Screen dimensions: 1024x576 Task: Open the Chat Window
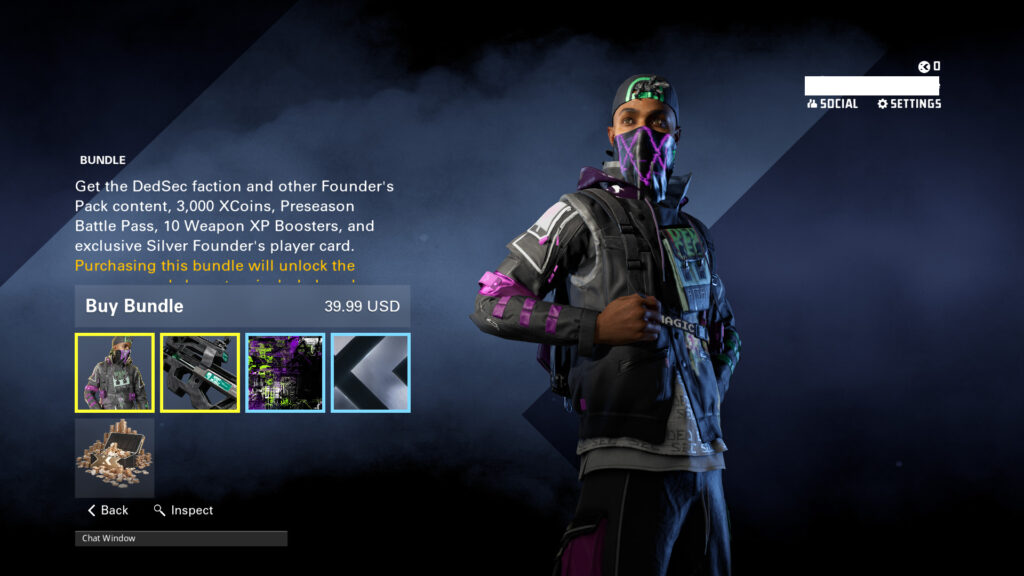tap(181, 538)
